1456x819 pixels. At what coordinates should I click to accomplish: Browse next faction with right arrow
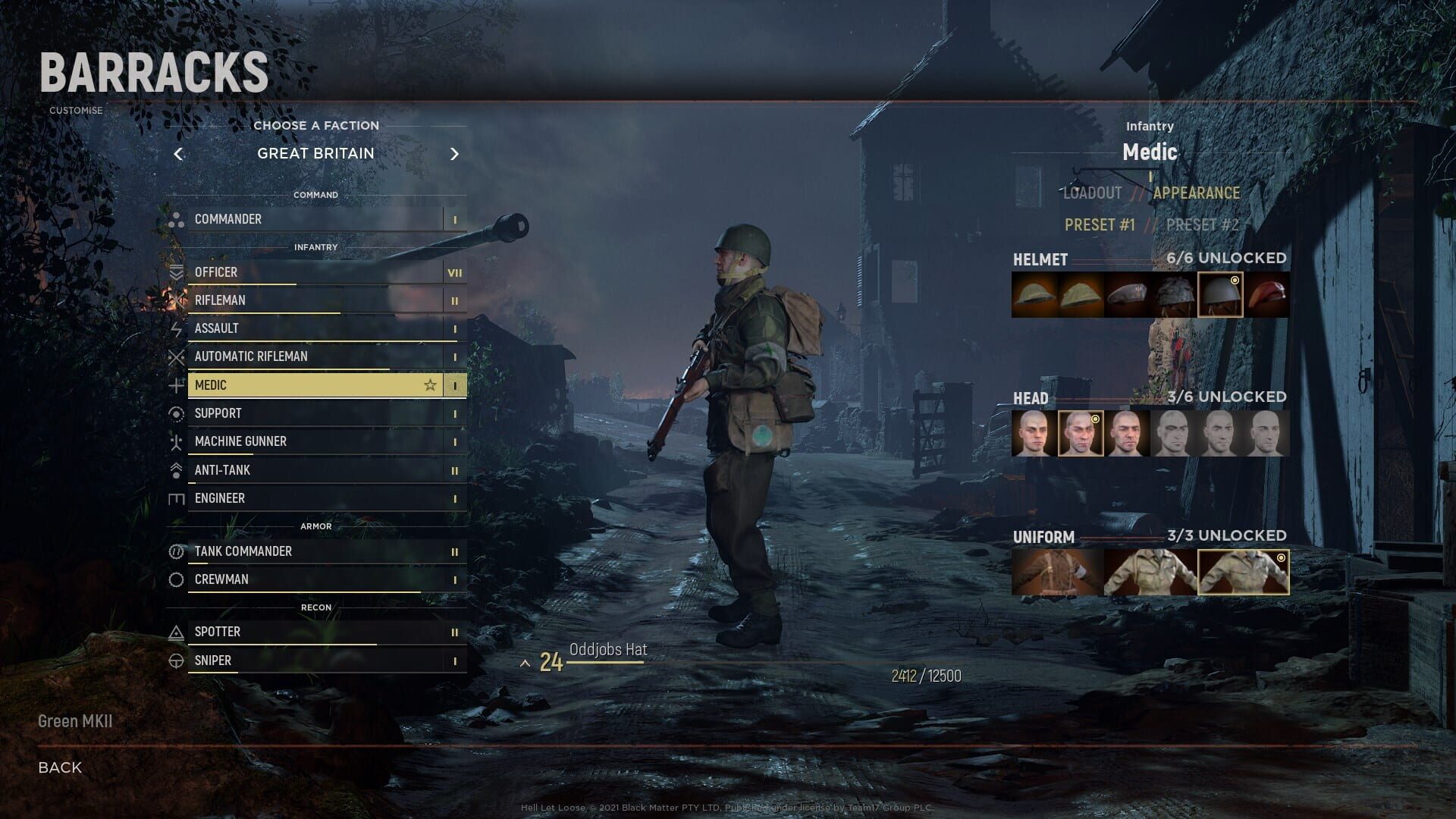455,153
